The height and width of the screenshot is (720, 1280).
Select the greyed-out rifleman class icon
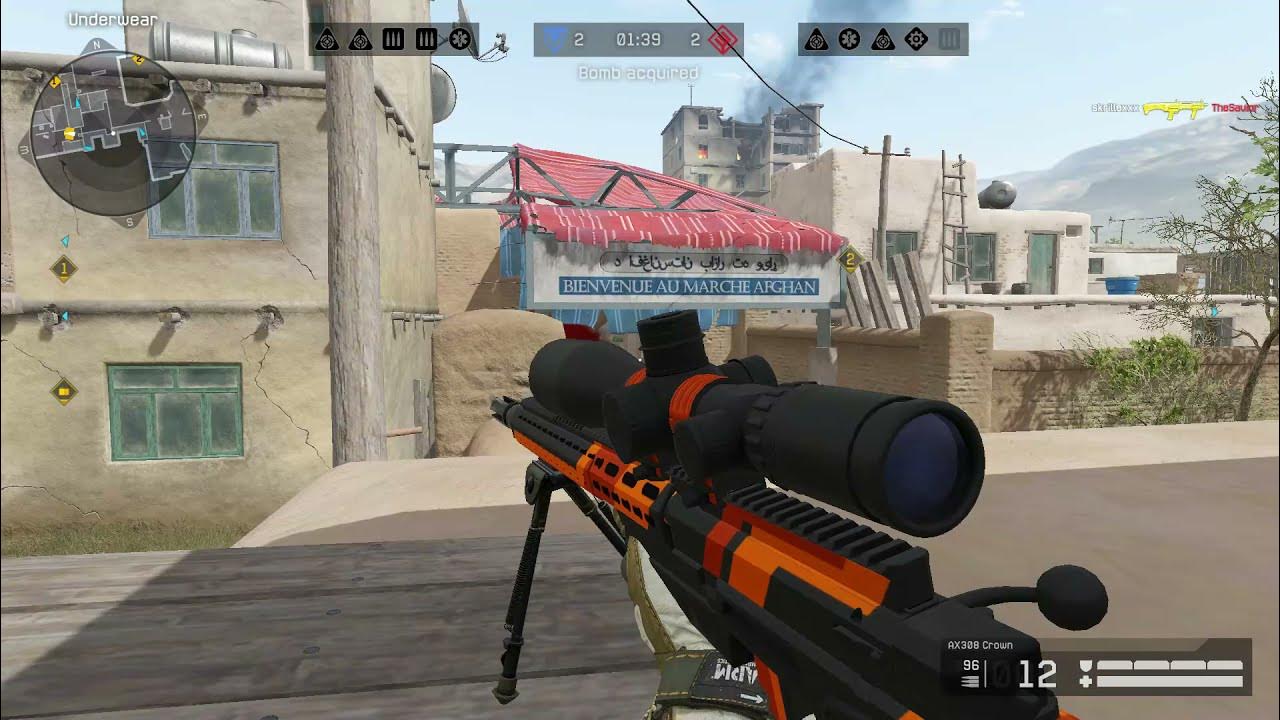tap(949, 40)
